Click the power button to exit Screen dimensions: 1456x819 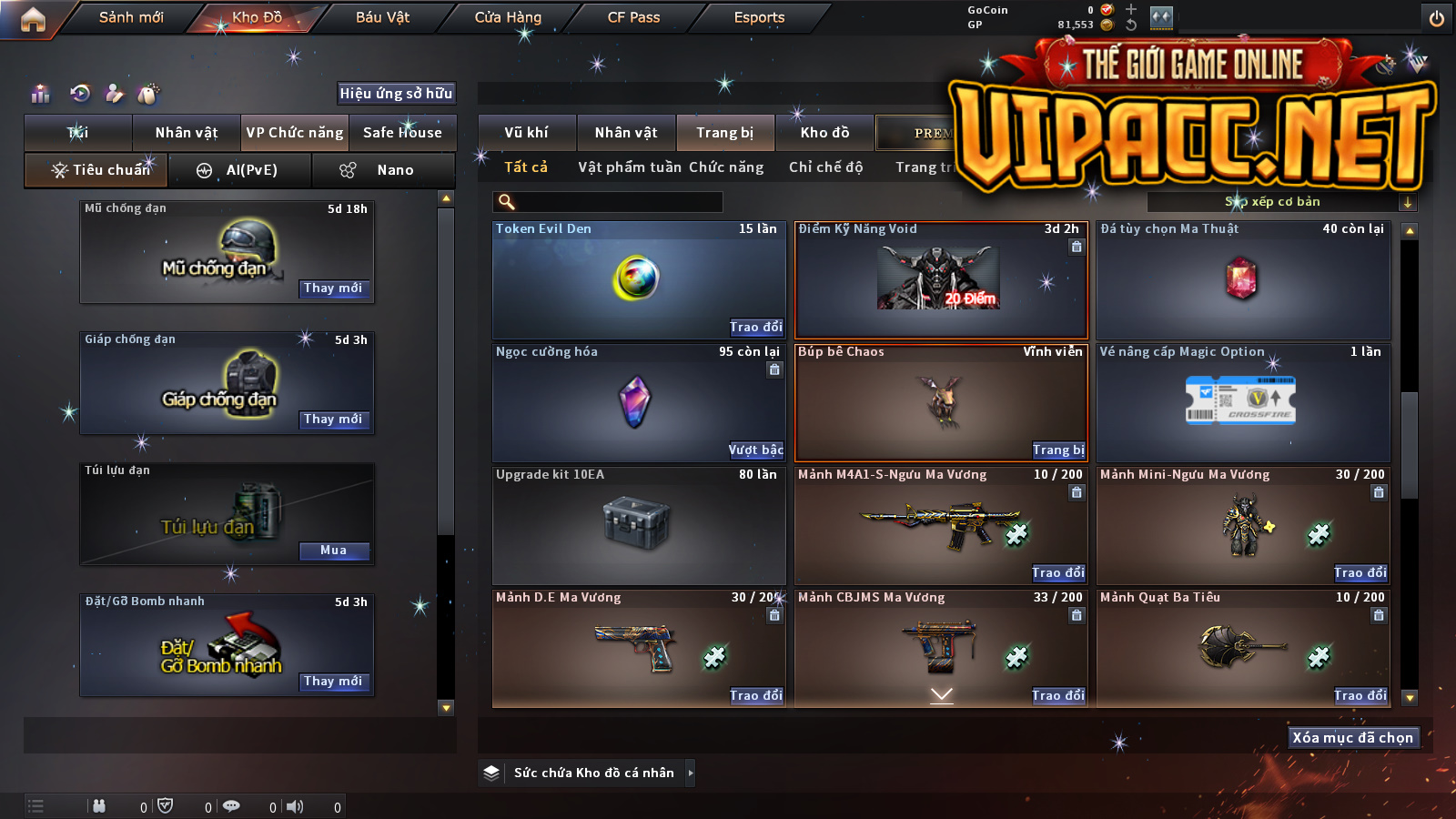[x=1437, y=18]
